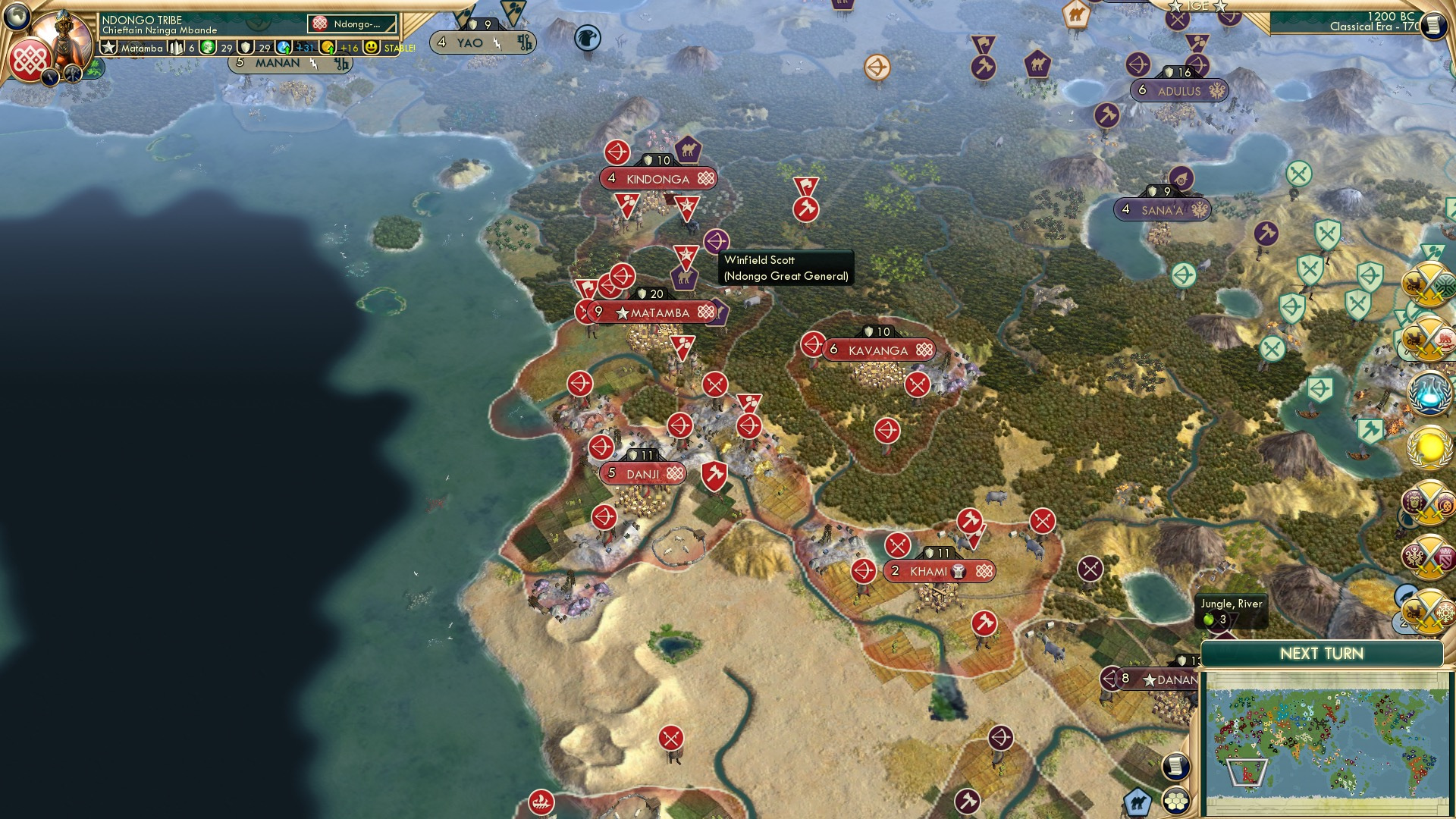Click the gold icon showing +16

pyautogui.click(x=328, y=48)
